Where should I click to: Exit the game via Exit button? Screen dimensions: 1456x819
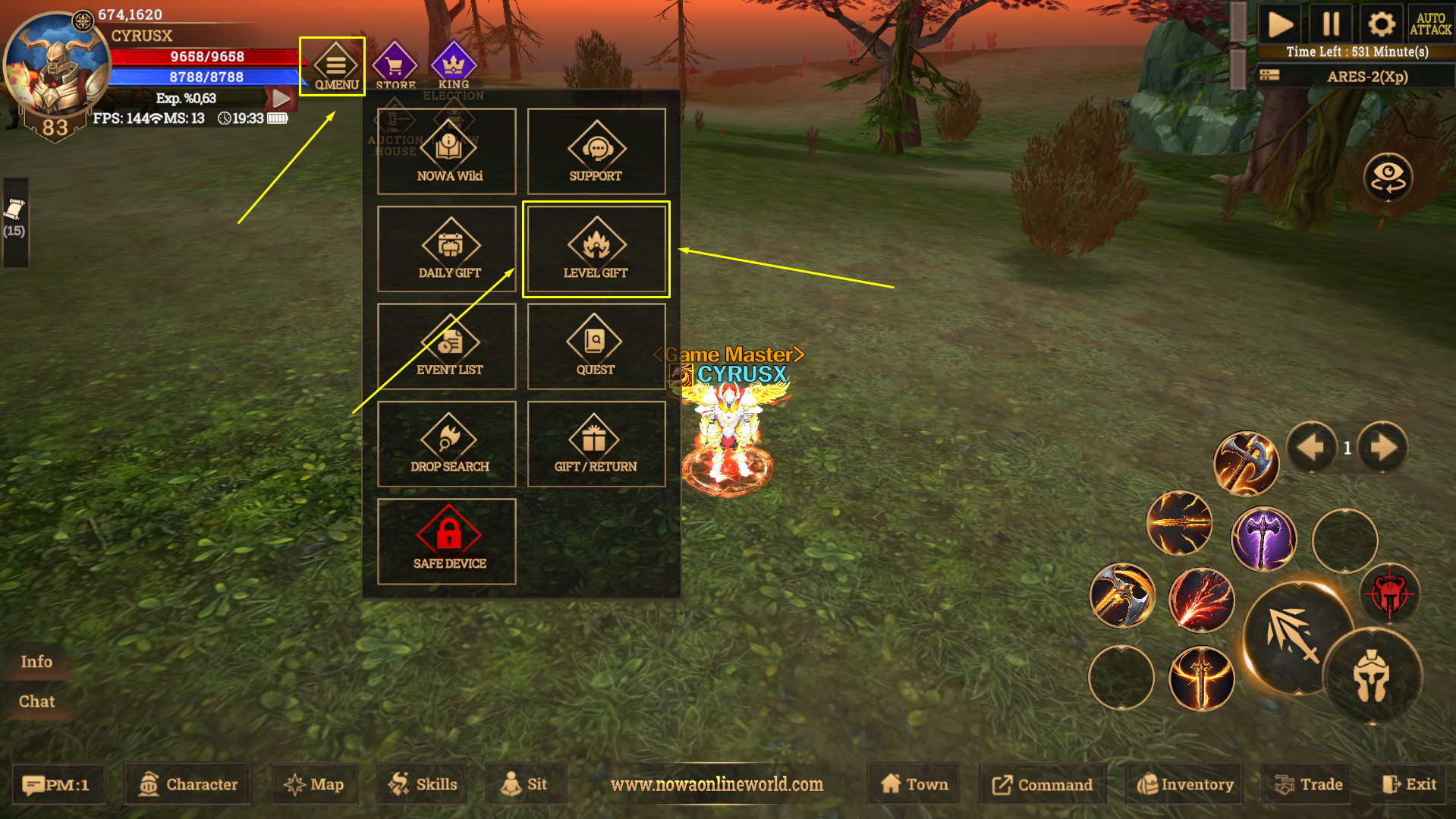pyautogui.click(x=1409, y=784)
